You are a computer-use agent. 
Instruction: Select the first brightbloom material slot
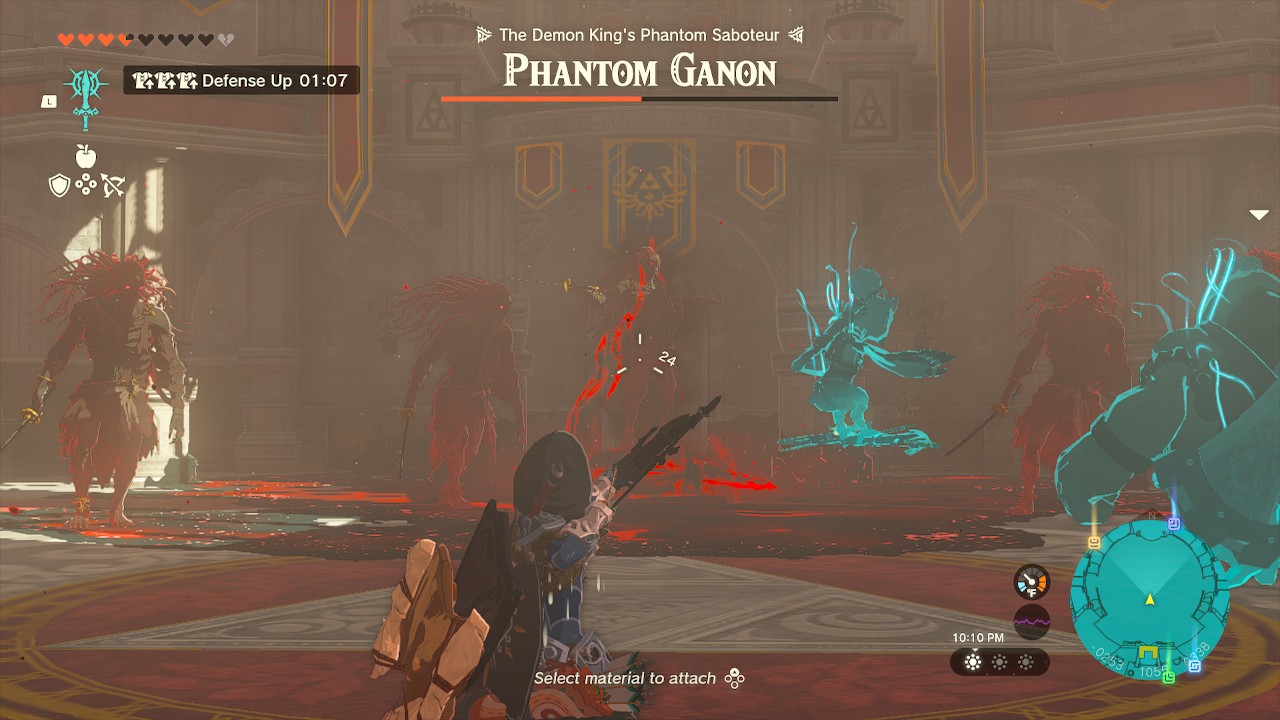coord(973,662)
